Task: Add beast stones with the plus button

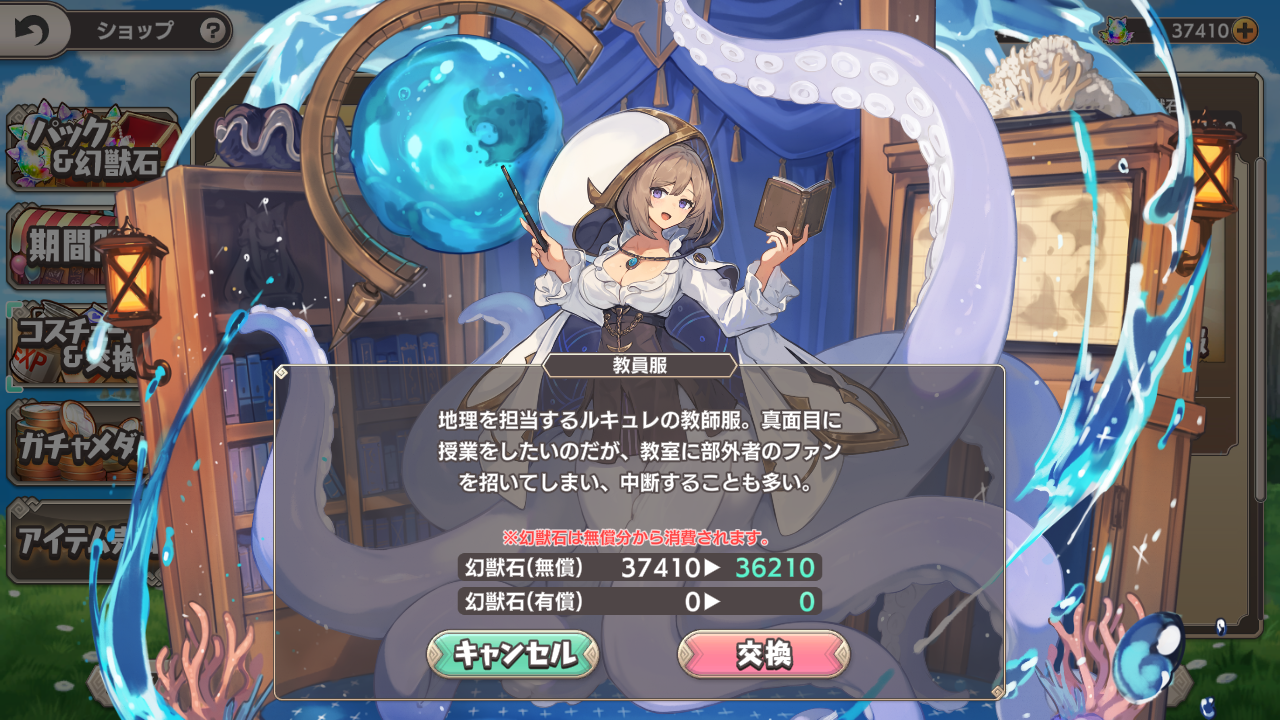Action: [x=1245, y=31]
